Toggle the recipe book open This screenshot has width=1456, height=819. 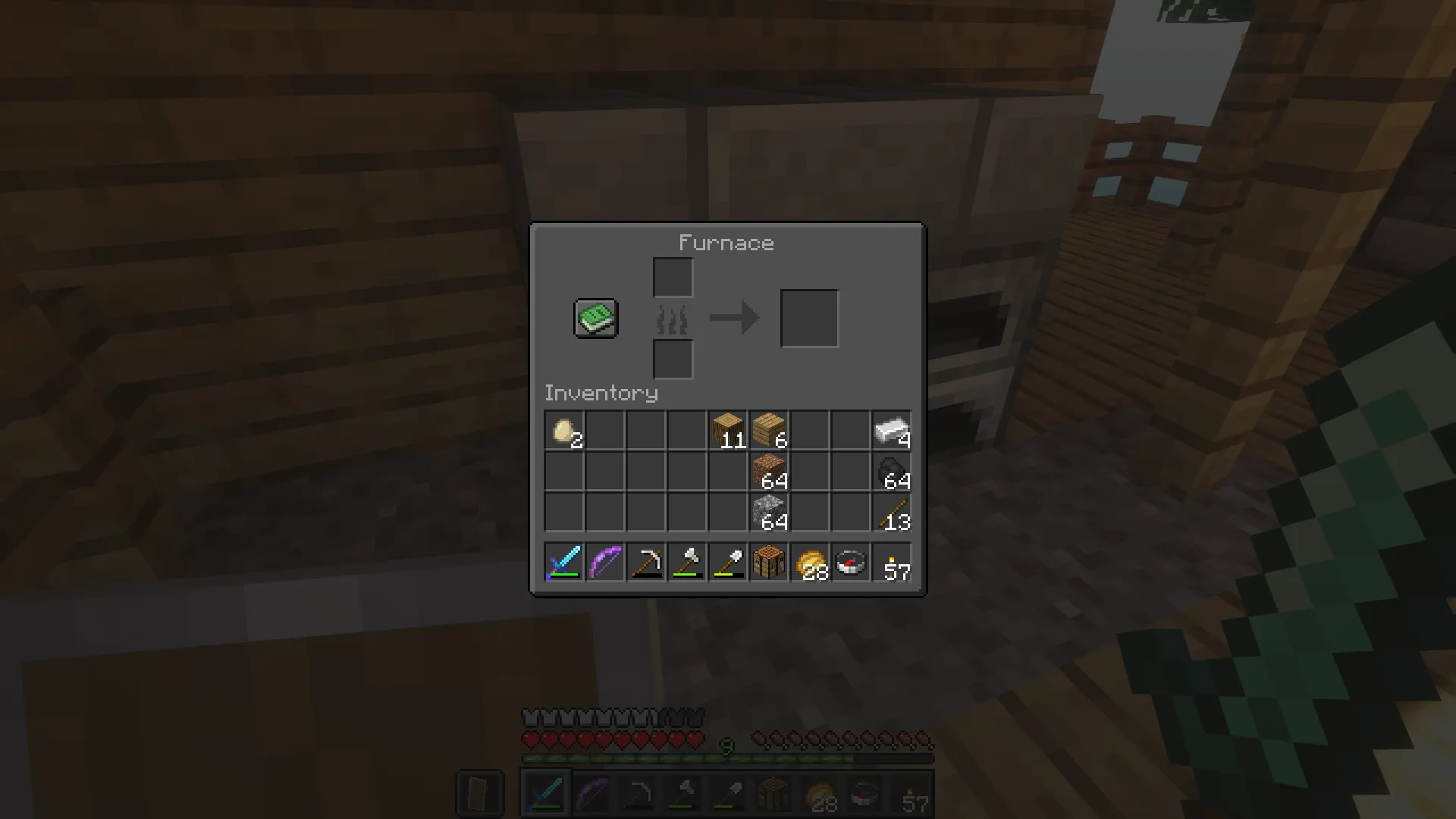(595, 318)
